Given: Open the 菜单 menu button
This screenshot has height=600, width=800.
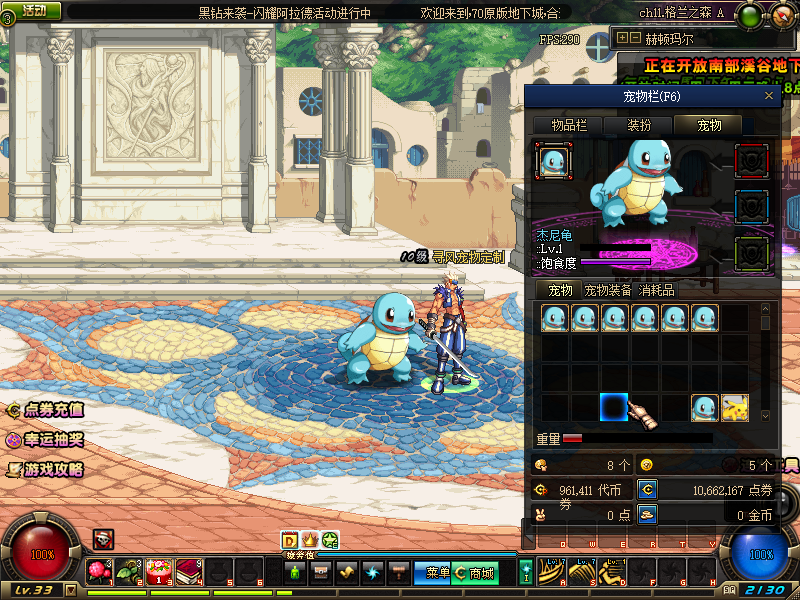Looking at the screenshot, I should click(437, 573).
